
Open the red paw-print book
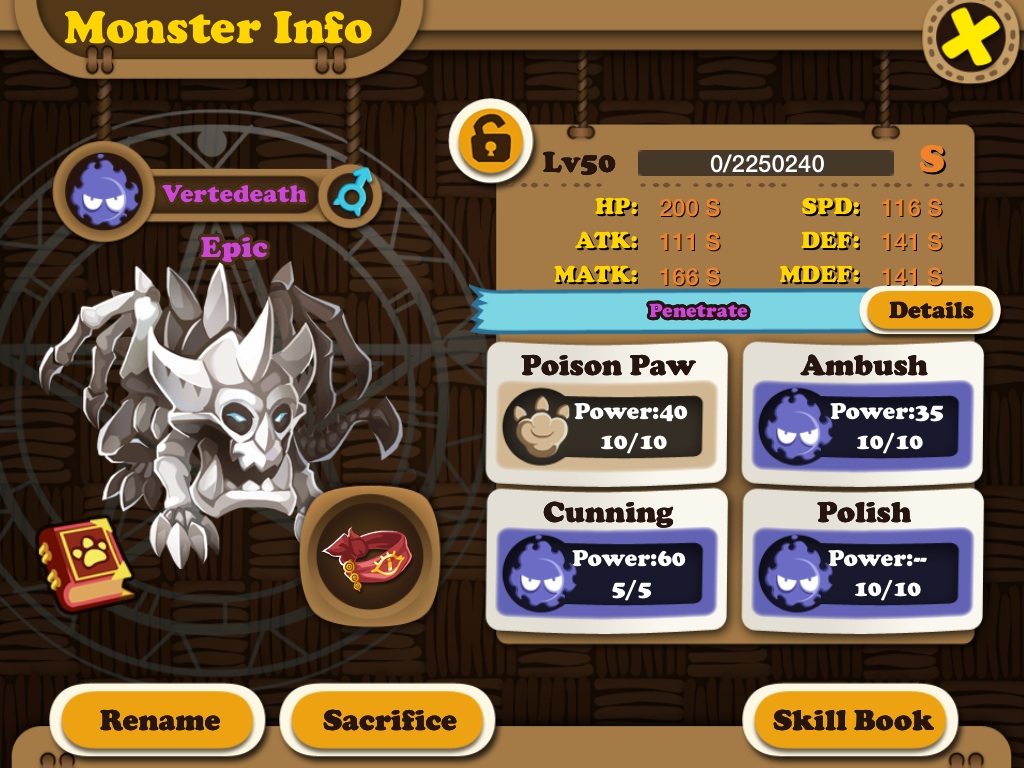[86, 563]
